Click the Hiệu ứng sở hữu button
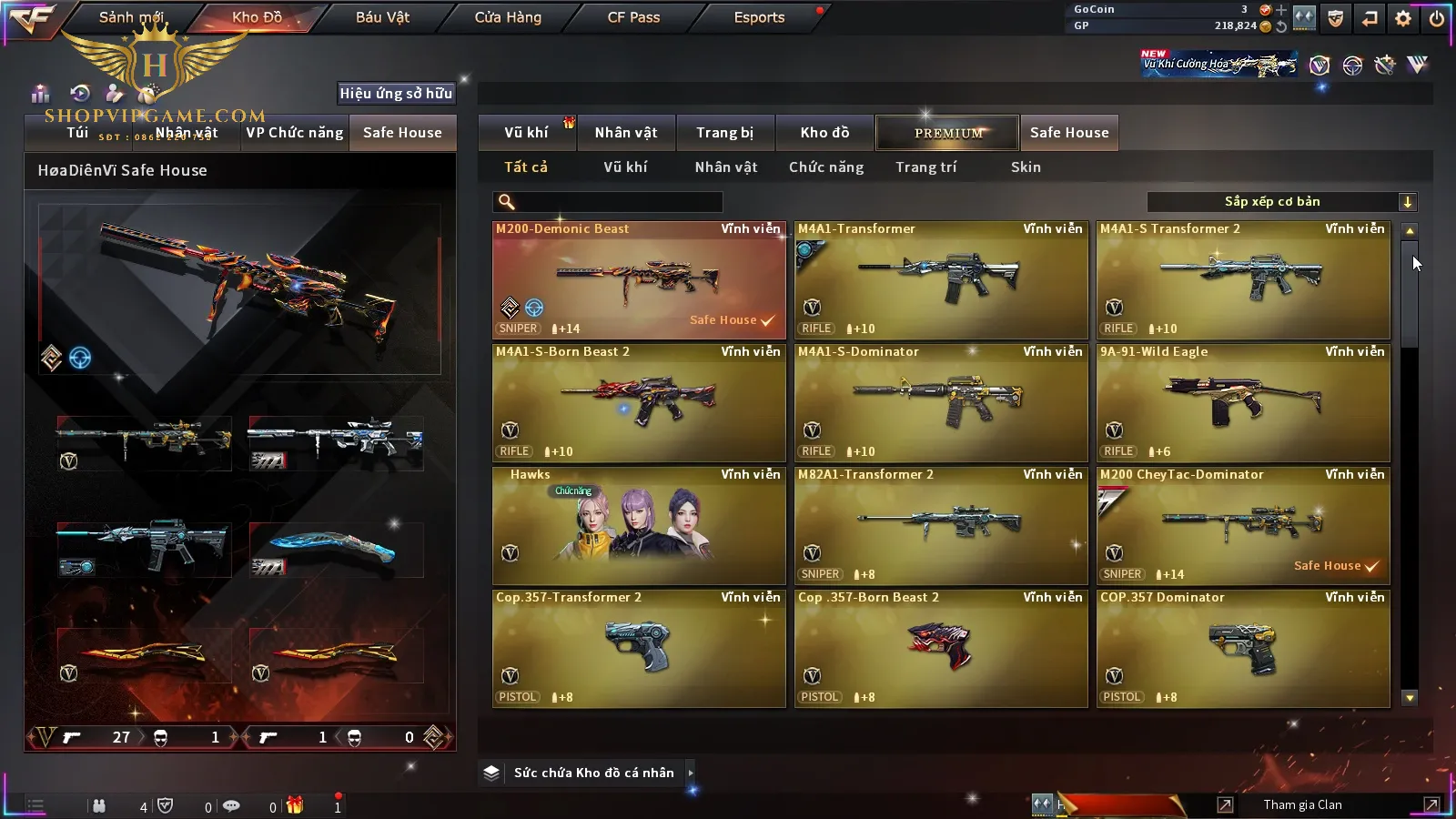Image resolution: width=1456 pixels, height=819 pixels. point(396,93)
